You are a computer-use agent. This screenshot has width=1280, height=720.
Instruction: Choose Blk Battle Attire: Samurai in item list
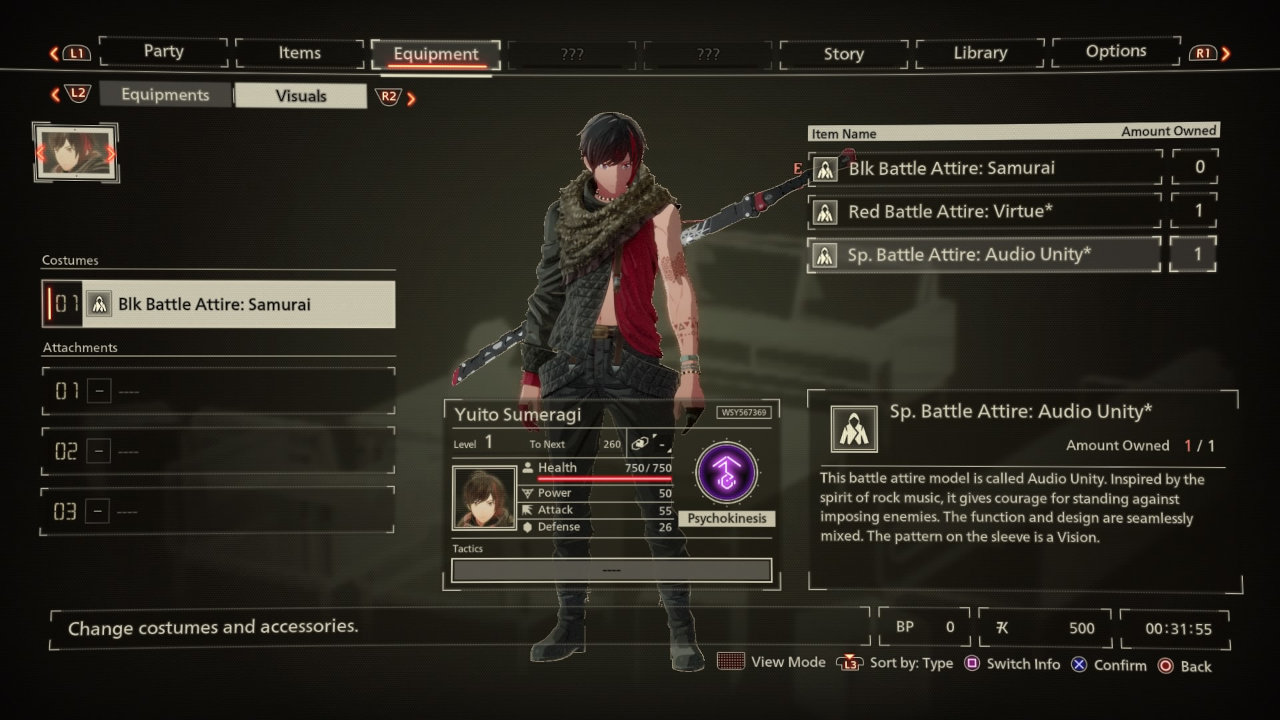coord(985,168)
